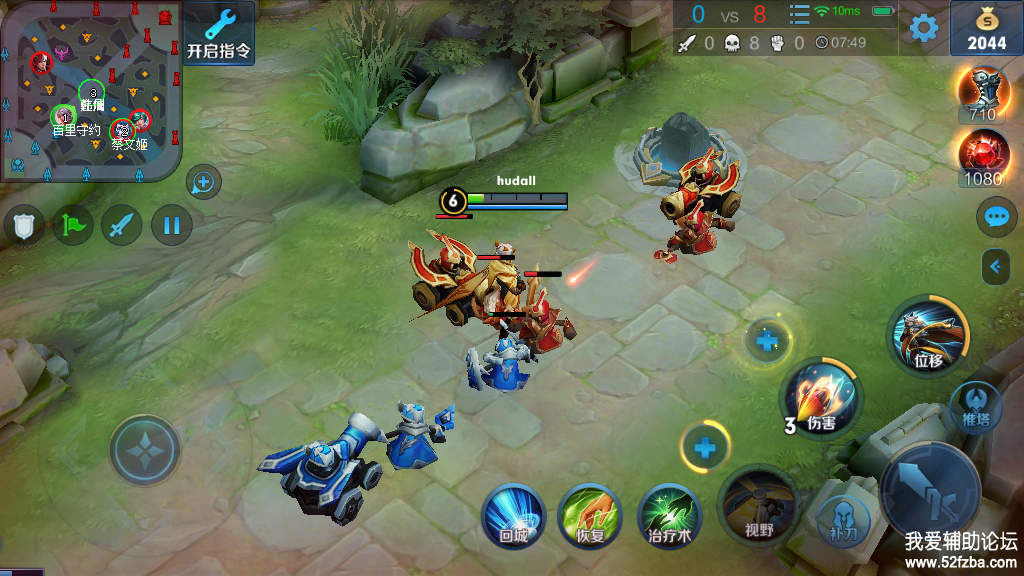The height and width of the screenshot is (576, 1024).
Task: Use the 伤害 damage skill
Action: tap(820, 397)
